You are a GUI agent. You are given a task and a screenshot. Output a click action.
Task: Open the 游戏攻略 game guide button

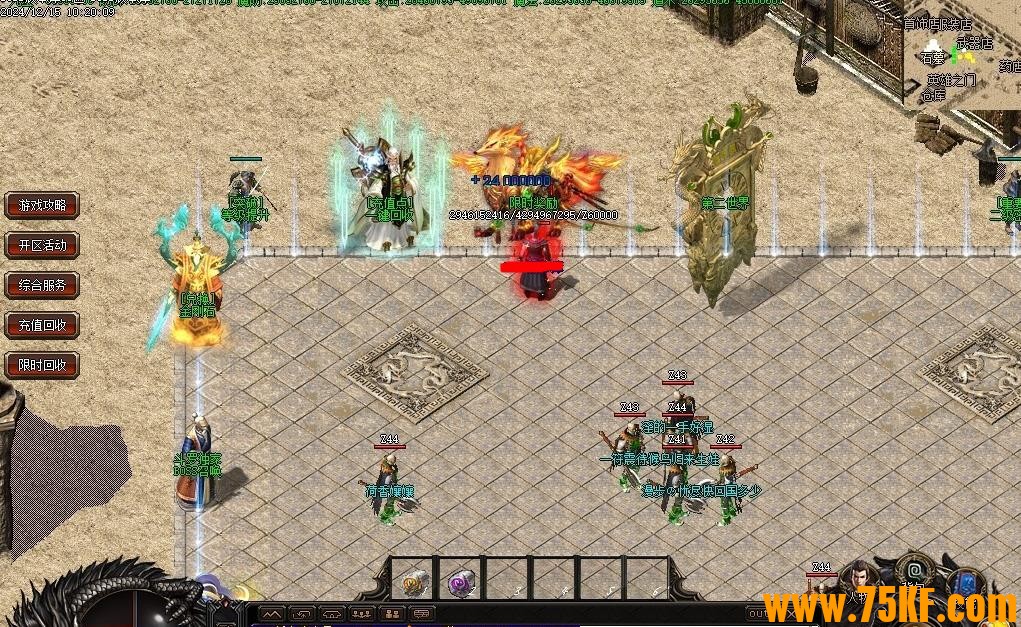click(42, 205)
